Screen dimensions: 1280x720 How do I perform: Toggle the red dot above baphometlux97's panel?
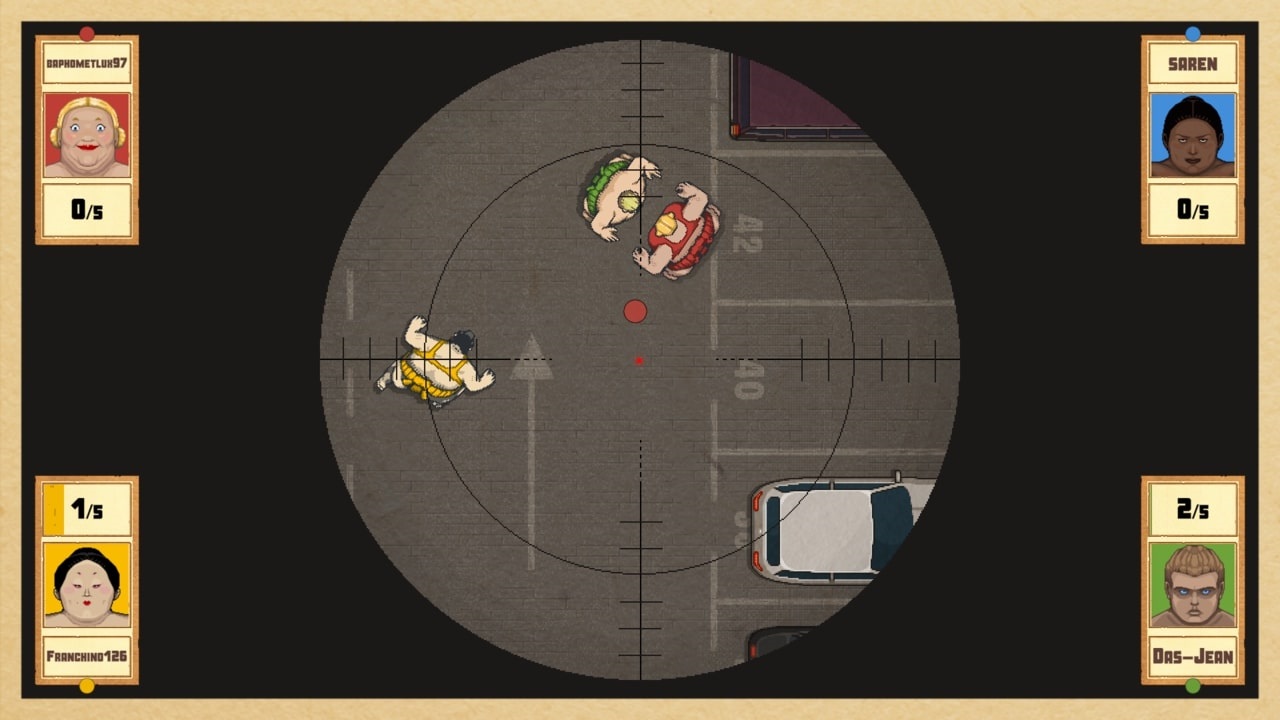pyautogui.click(x=85, y=31)
